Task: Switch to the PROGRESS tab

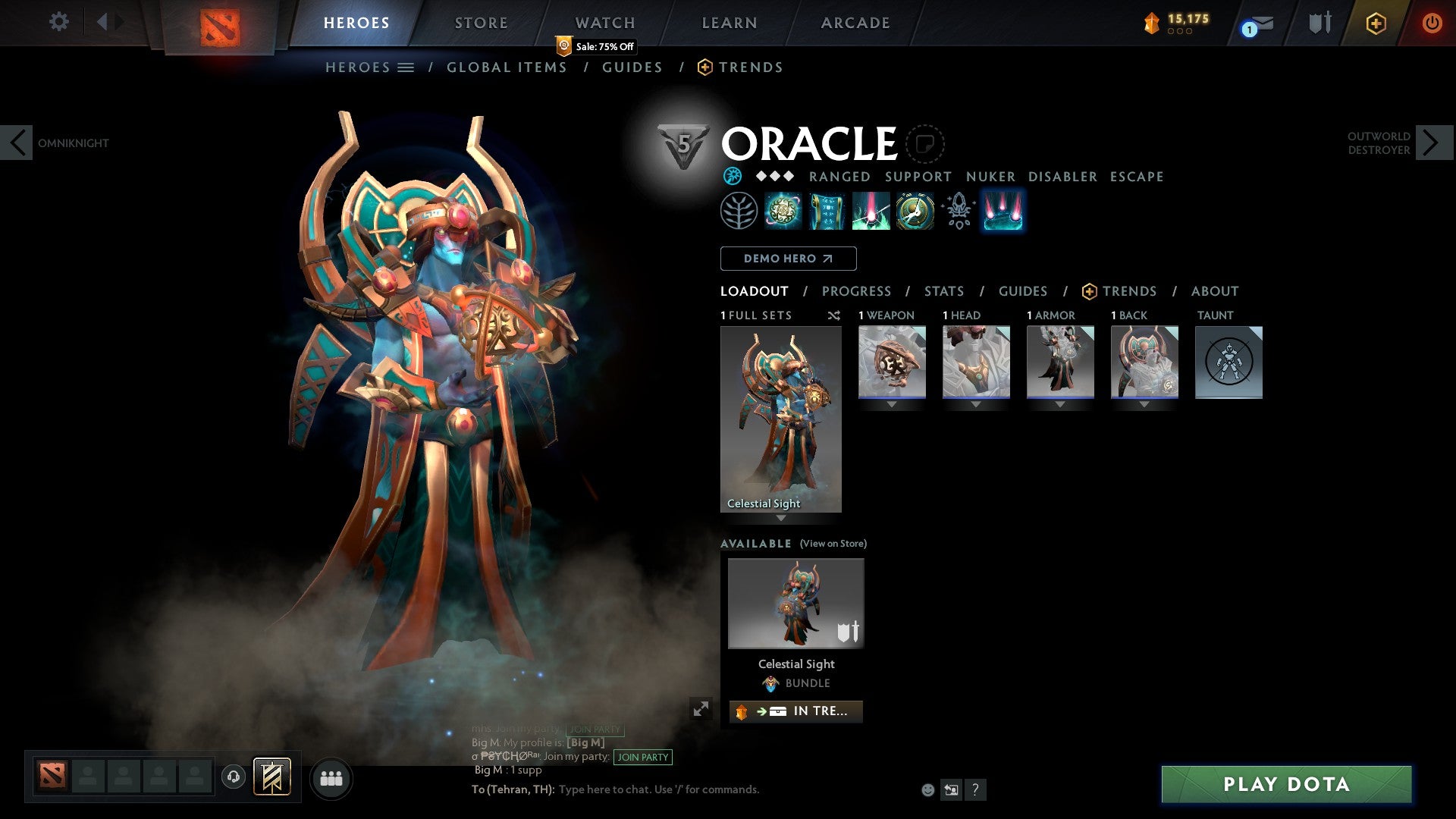Action: [x=857, y=291]
